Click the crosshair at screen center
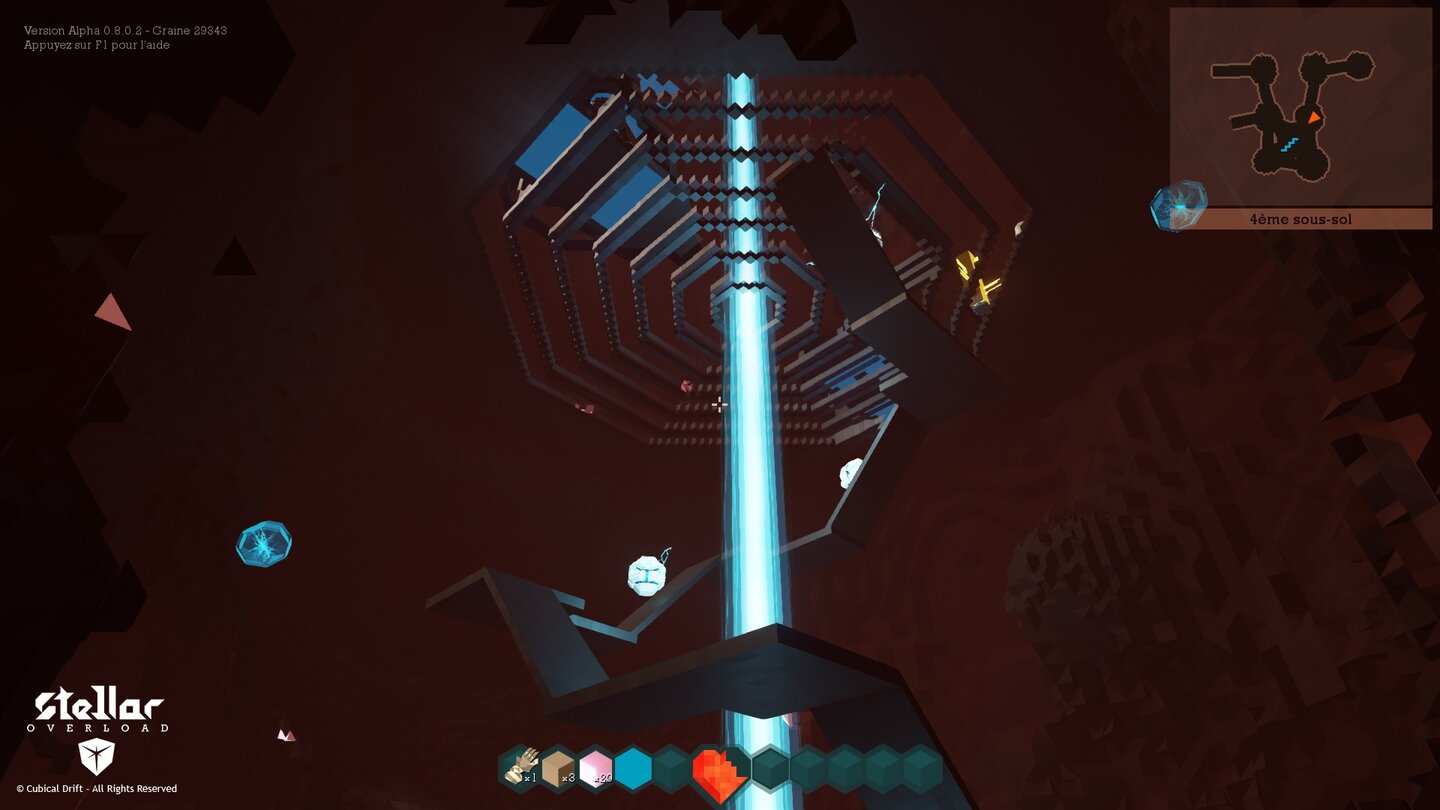This screenshot has width=1440, height=810. (x=720, y=405)
